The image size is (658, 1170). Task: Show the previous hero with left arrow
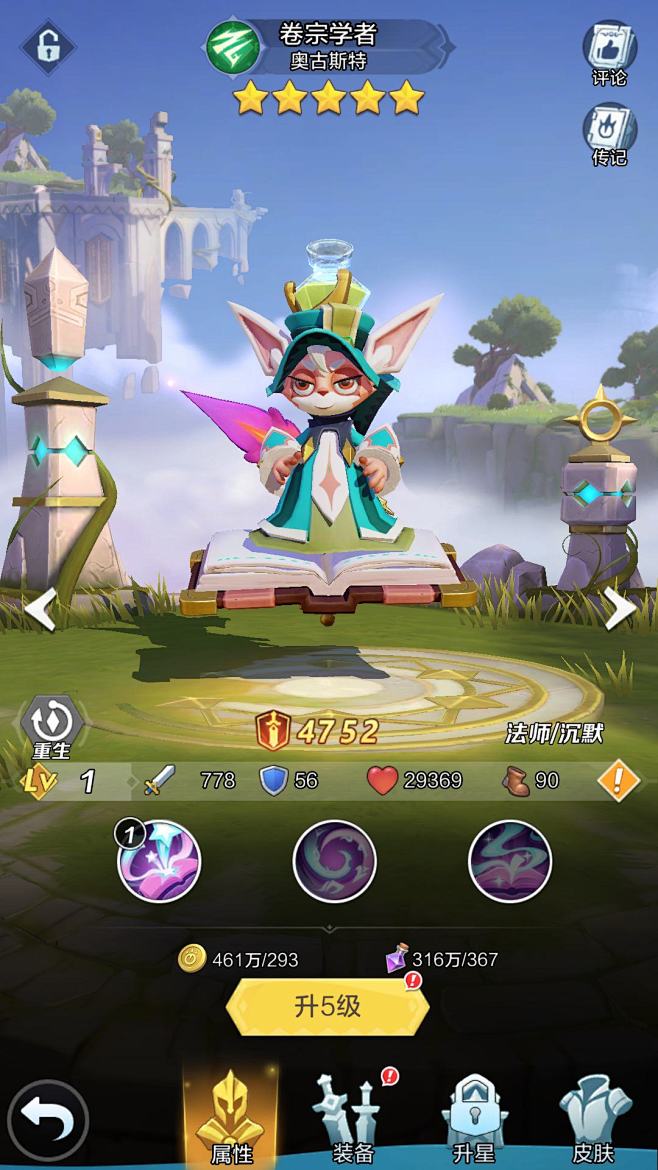[41, 609]
